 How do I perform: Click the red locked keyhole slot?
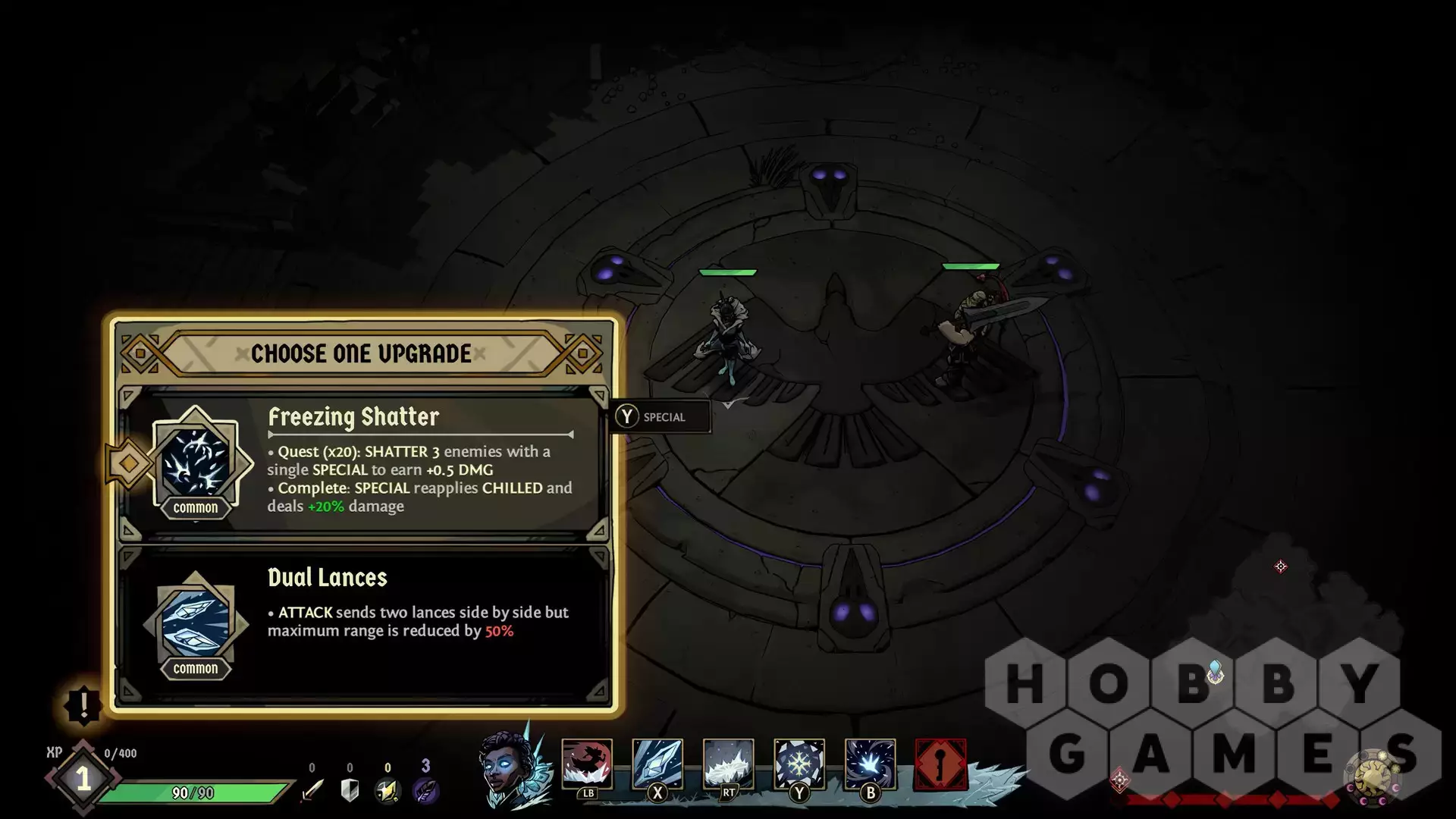(x=940, y=764)
